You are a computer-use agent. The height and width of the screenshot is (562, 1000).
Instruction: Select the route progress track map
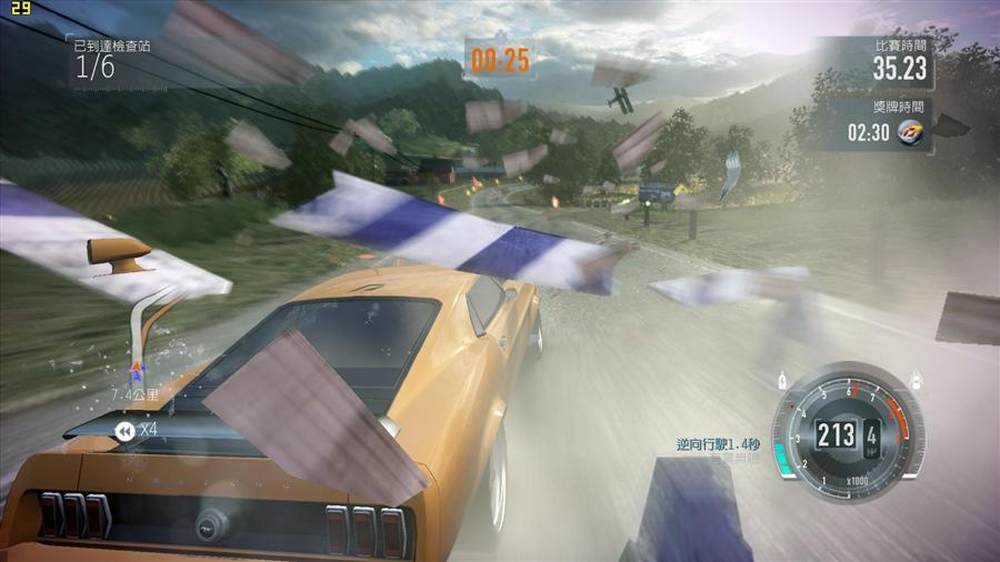pyautogui.click(x=142, y=330)
